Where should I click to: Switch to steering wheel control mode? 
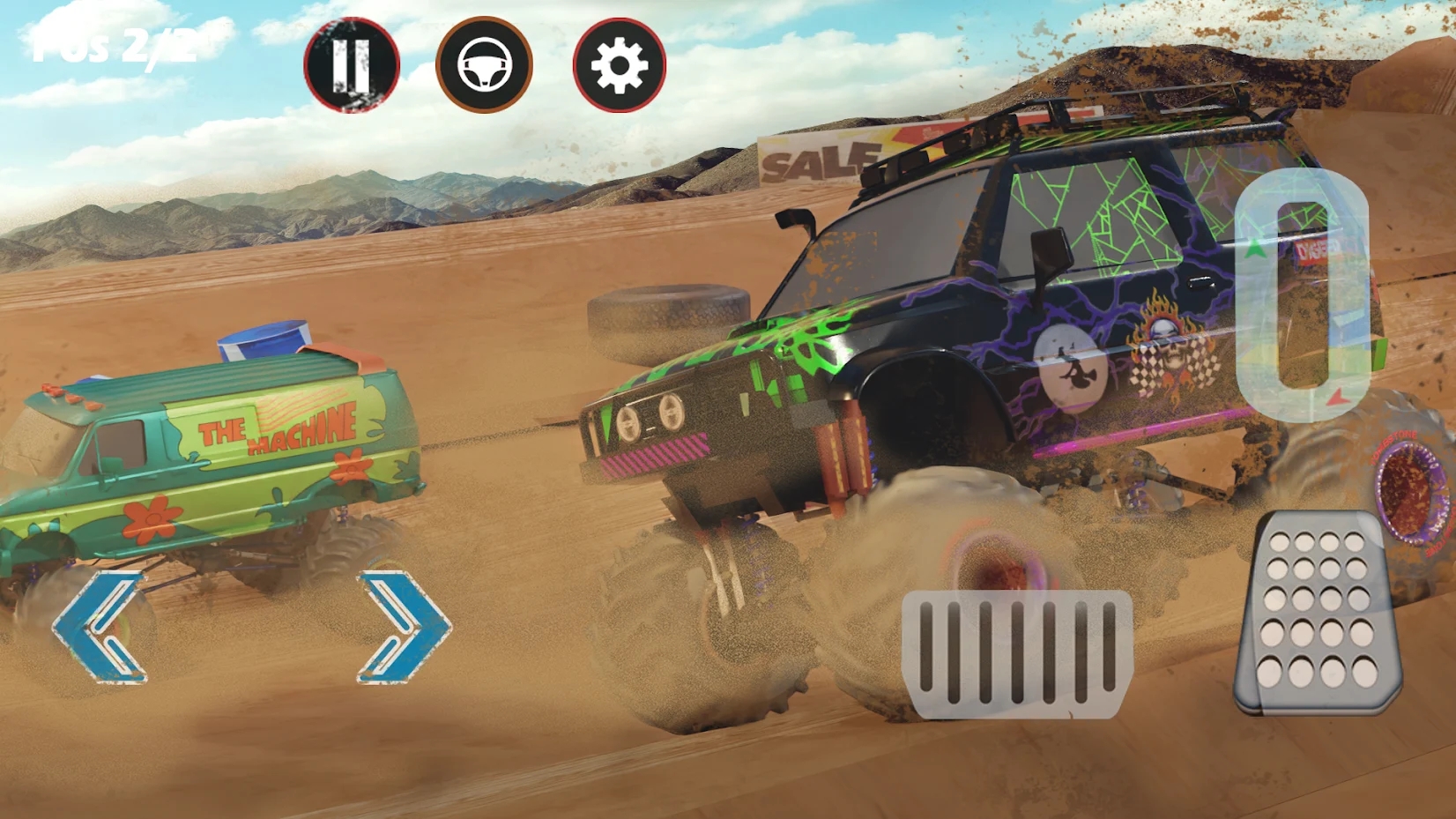click(484, 64)
